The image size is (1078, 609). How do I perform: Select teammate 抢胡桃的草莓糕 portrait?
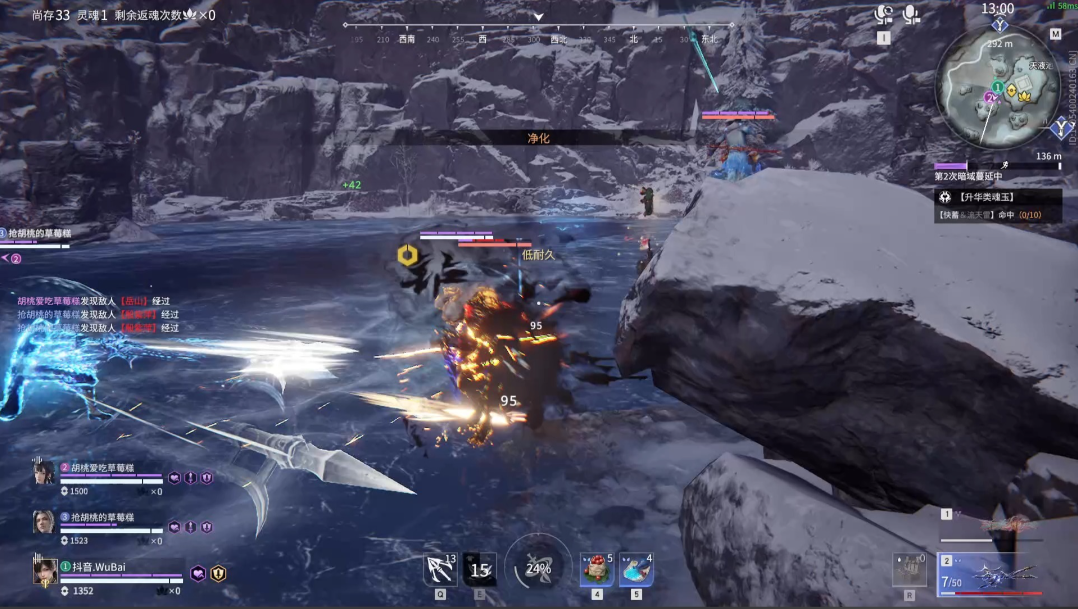(x=42, y=522)
